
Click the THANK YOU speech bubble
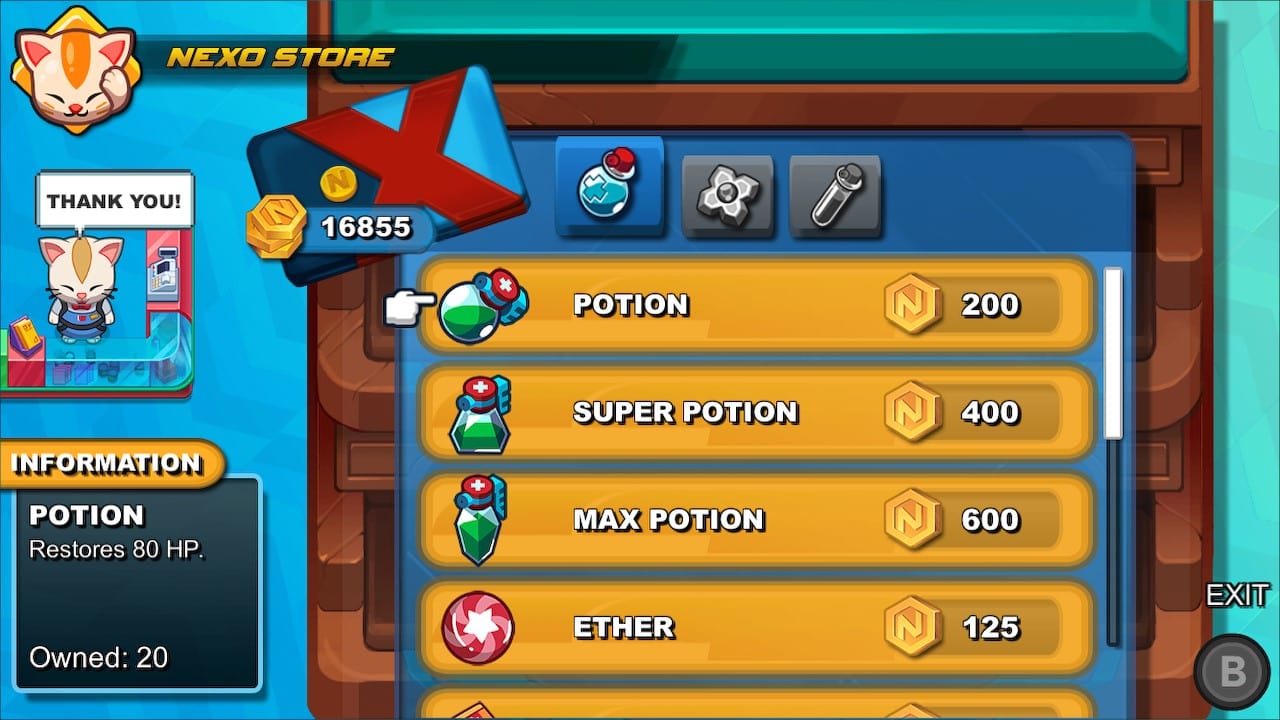pos(114,200)
